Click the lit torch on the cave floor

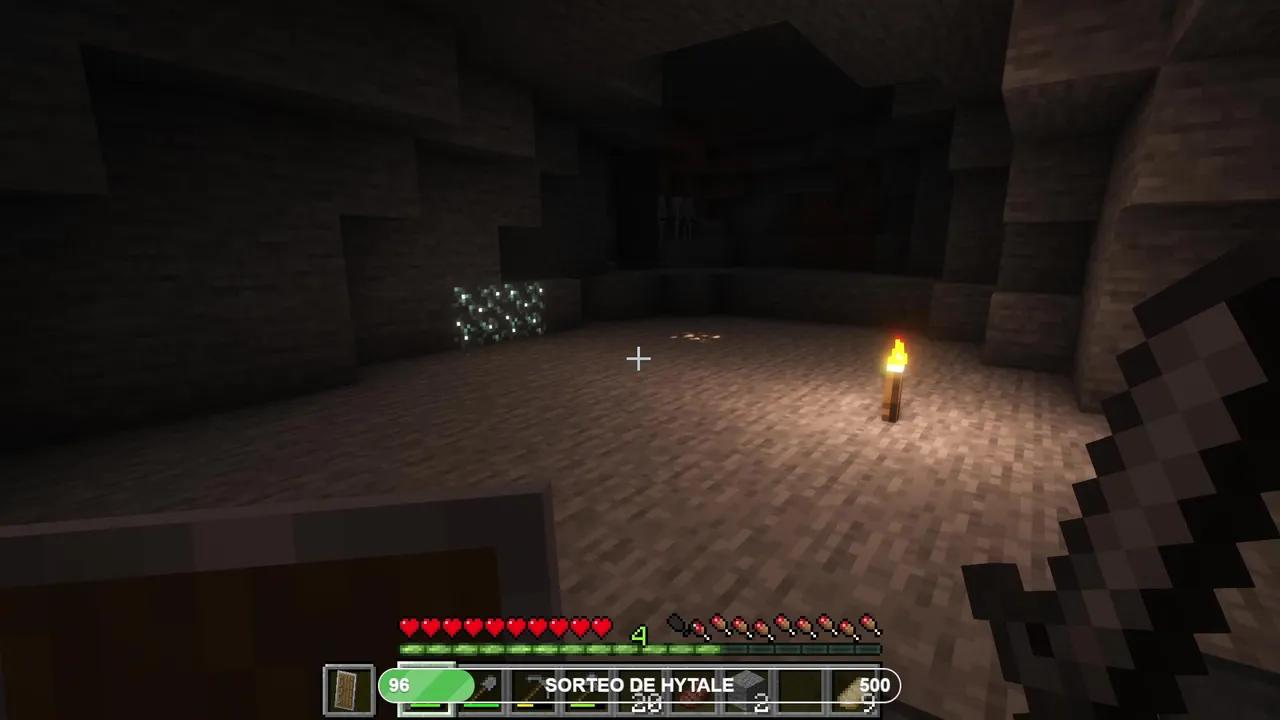[x=895, y=380]
